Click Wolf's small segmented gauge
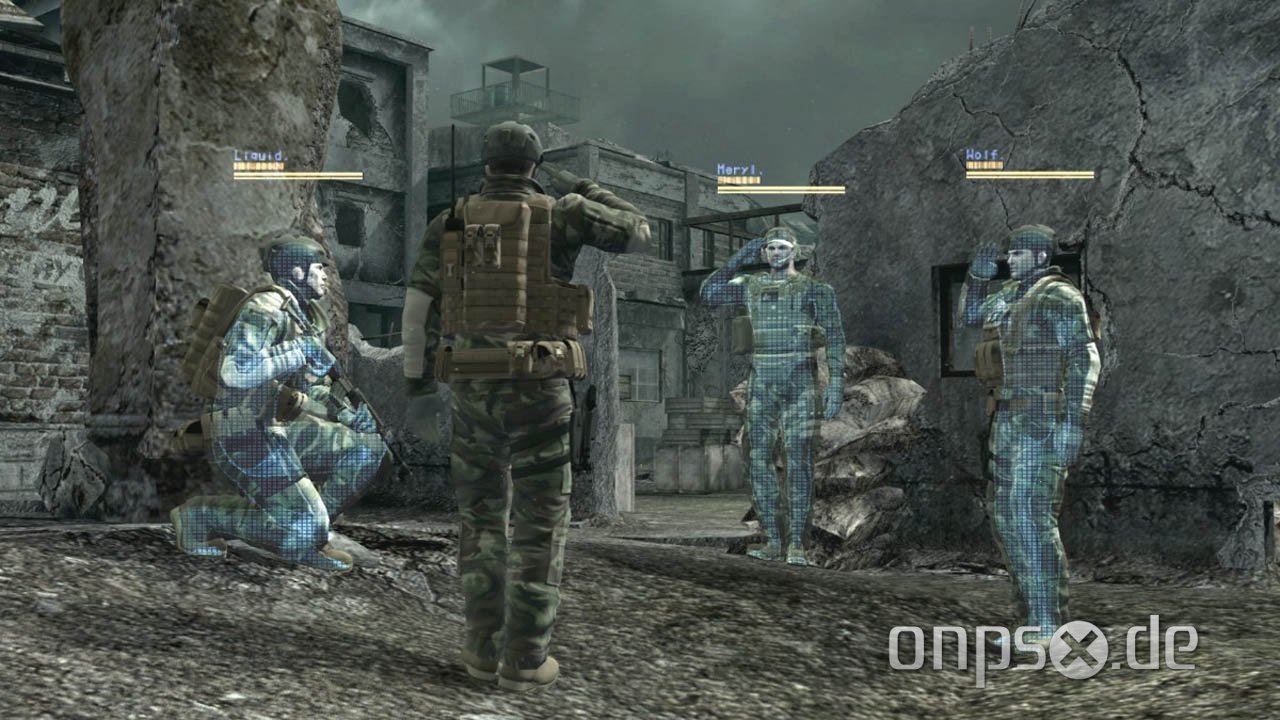The image size is (1280, 720). (985, 165)
